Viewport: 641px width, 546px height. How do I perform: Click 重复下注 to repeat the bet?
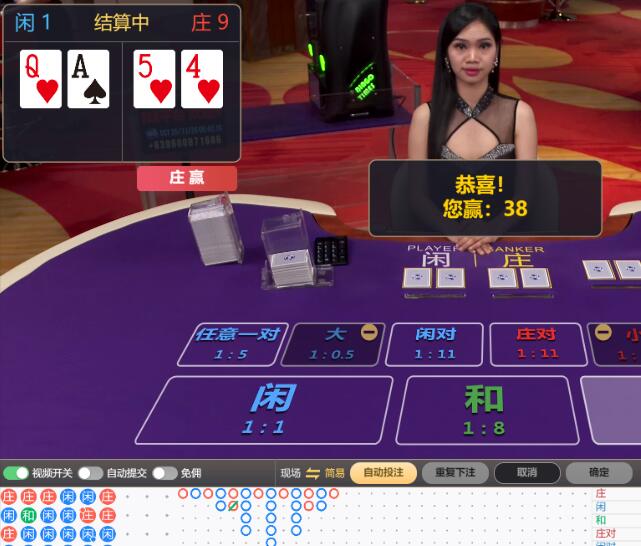(455, 473)
